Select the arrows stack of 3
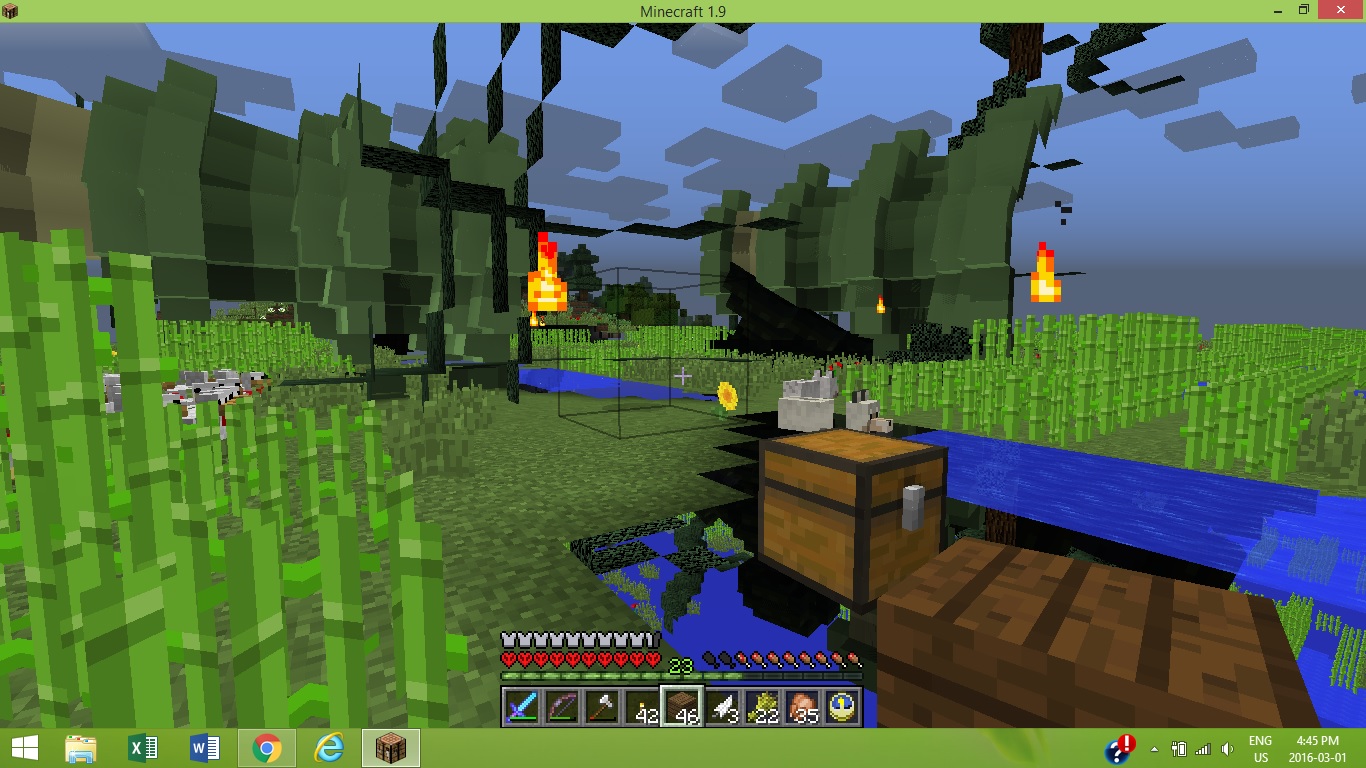1366x768 pixels. click(723, 706)
